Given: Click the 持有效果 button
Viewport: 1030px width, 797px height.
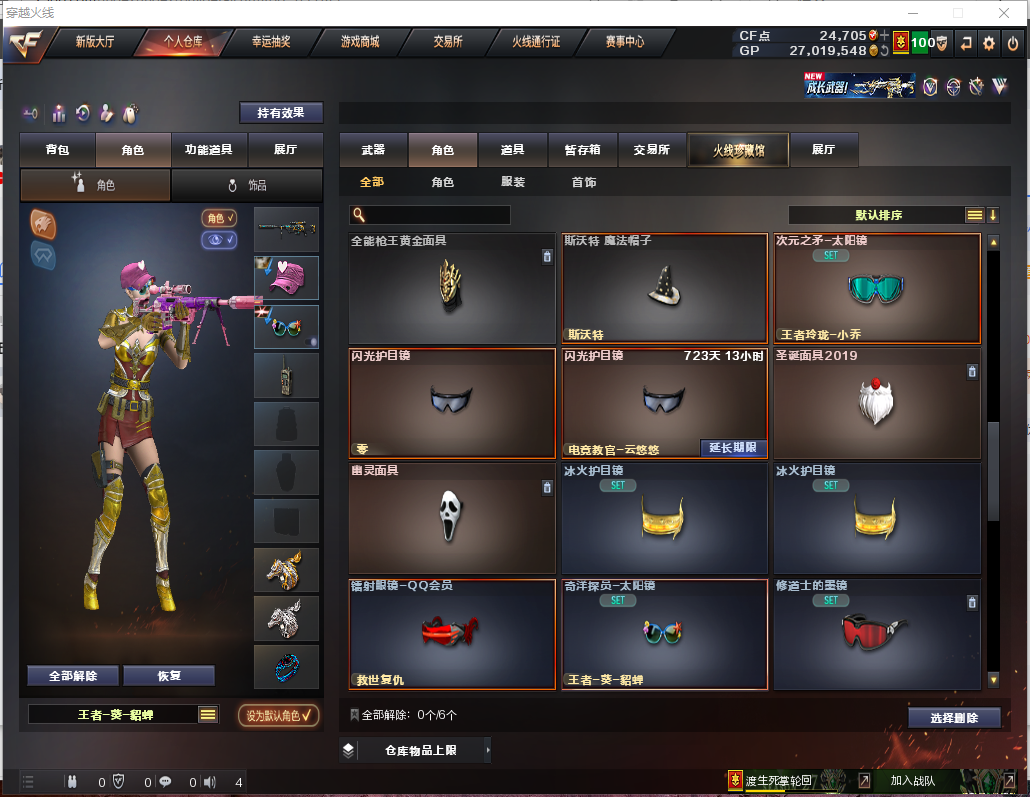Looking at the screenshot, I should (281, 113).
